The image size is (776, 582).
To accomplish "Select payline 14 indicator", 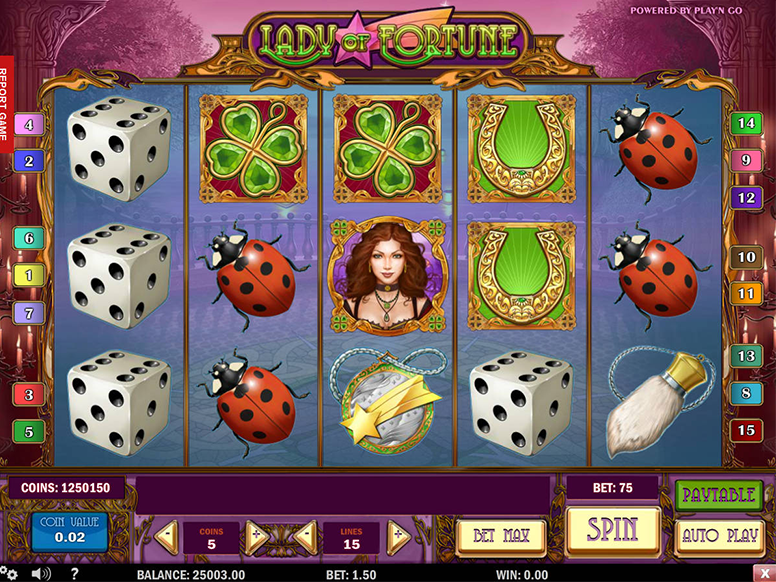I will [x=745, y=124].
